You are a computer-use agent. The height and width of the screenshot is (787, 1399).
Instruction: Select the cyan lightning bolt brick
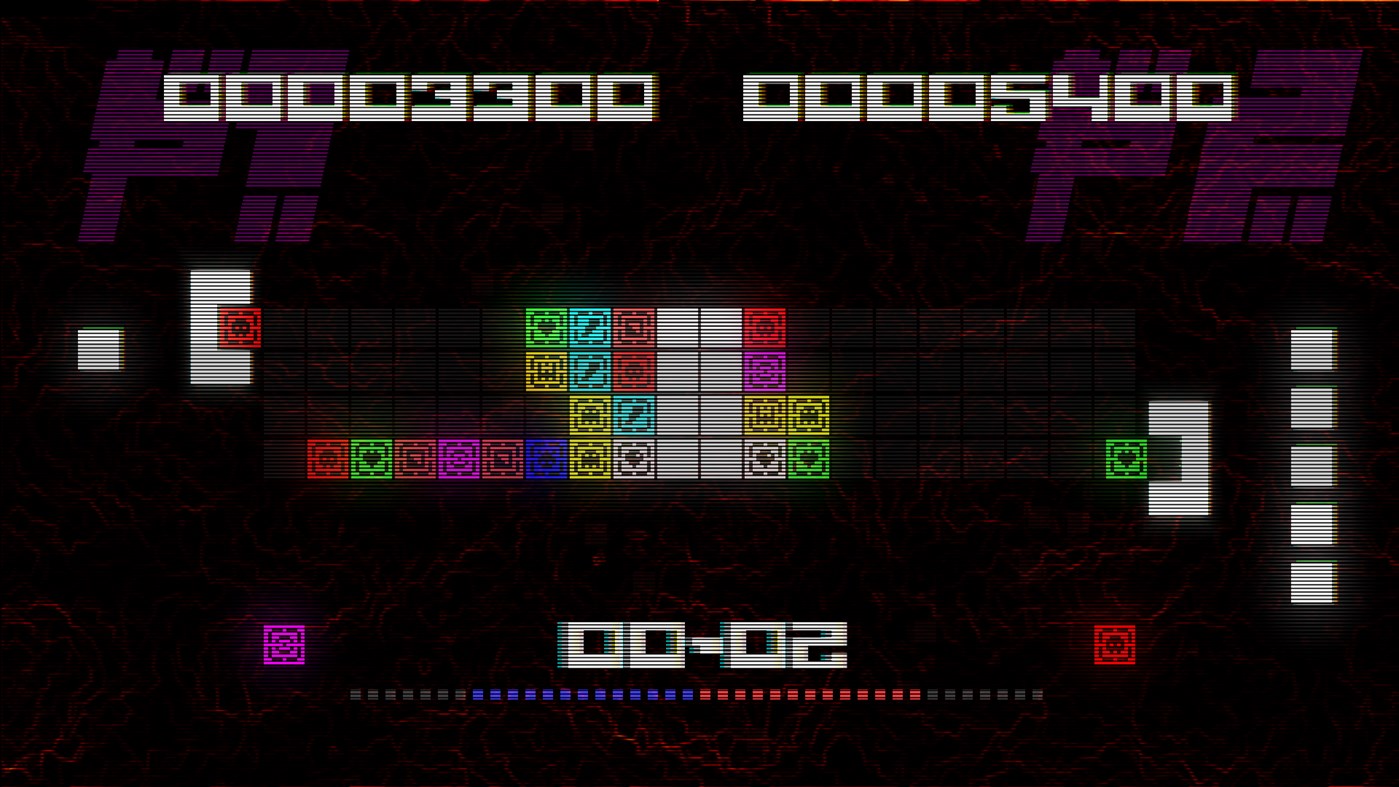[x=590, y=325]
